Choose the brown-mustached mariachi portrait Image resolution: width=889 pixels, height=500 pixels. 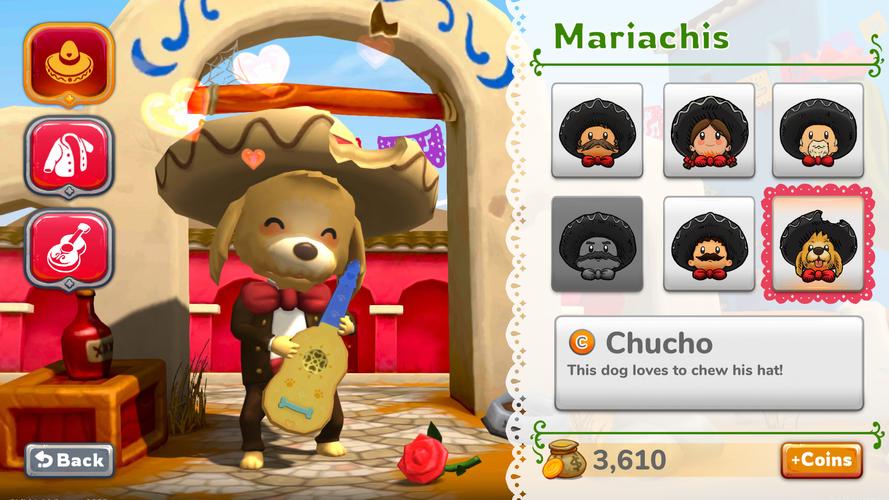coord(597,130)
